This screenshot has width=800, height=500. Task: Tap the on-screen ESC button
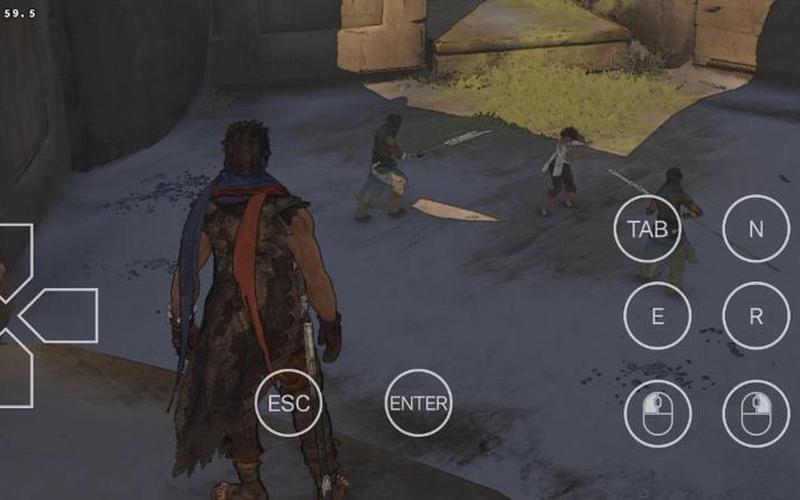289,403
